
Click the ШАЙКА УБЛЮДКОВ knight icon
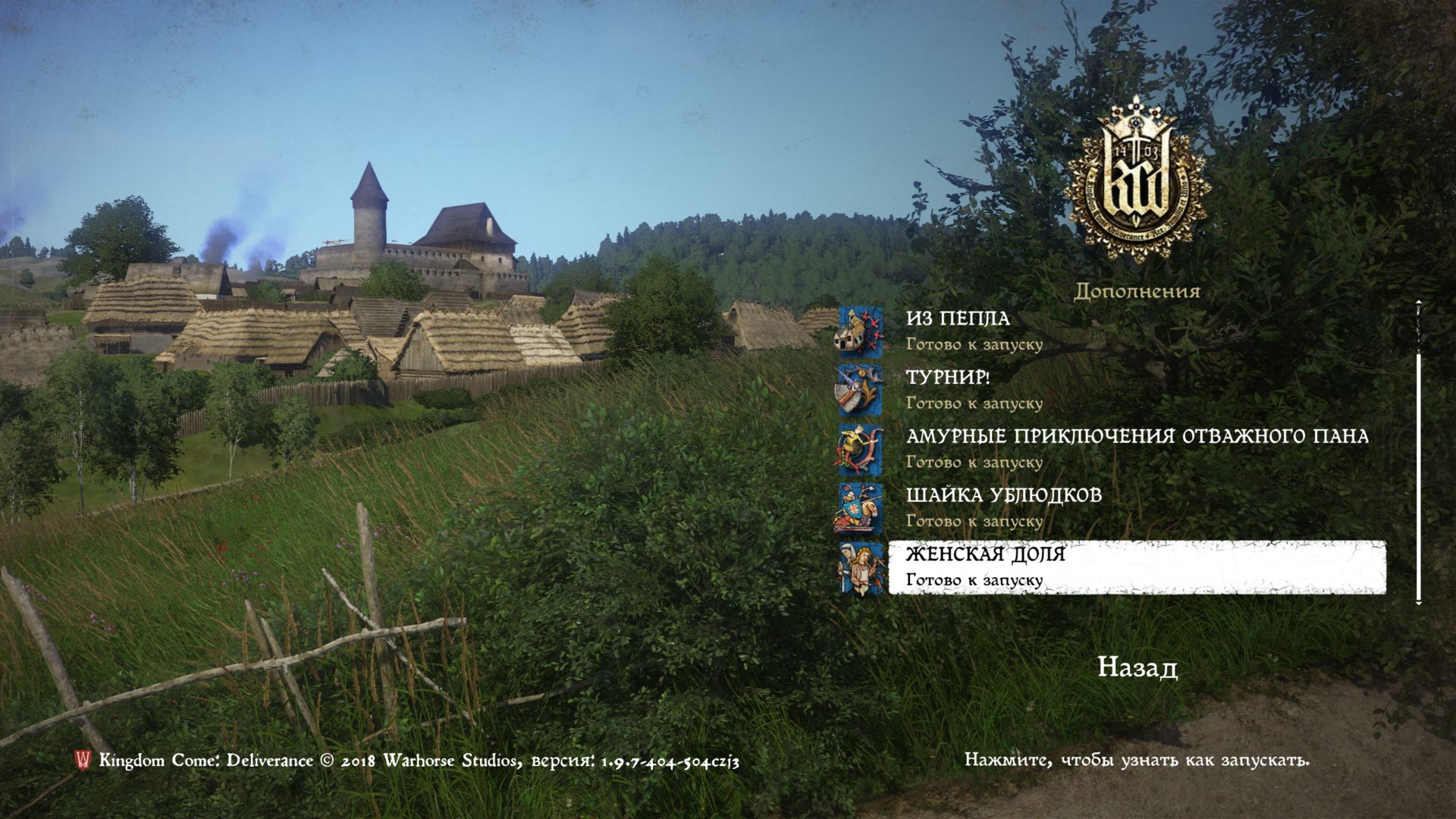859,509
